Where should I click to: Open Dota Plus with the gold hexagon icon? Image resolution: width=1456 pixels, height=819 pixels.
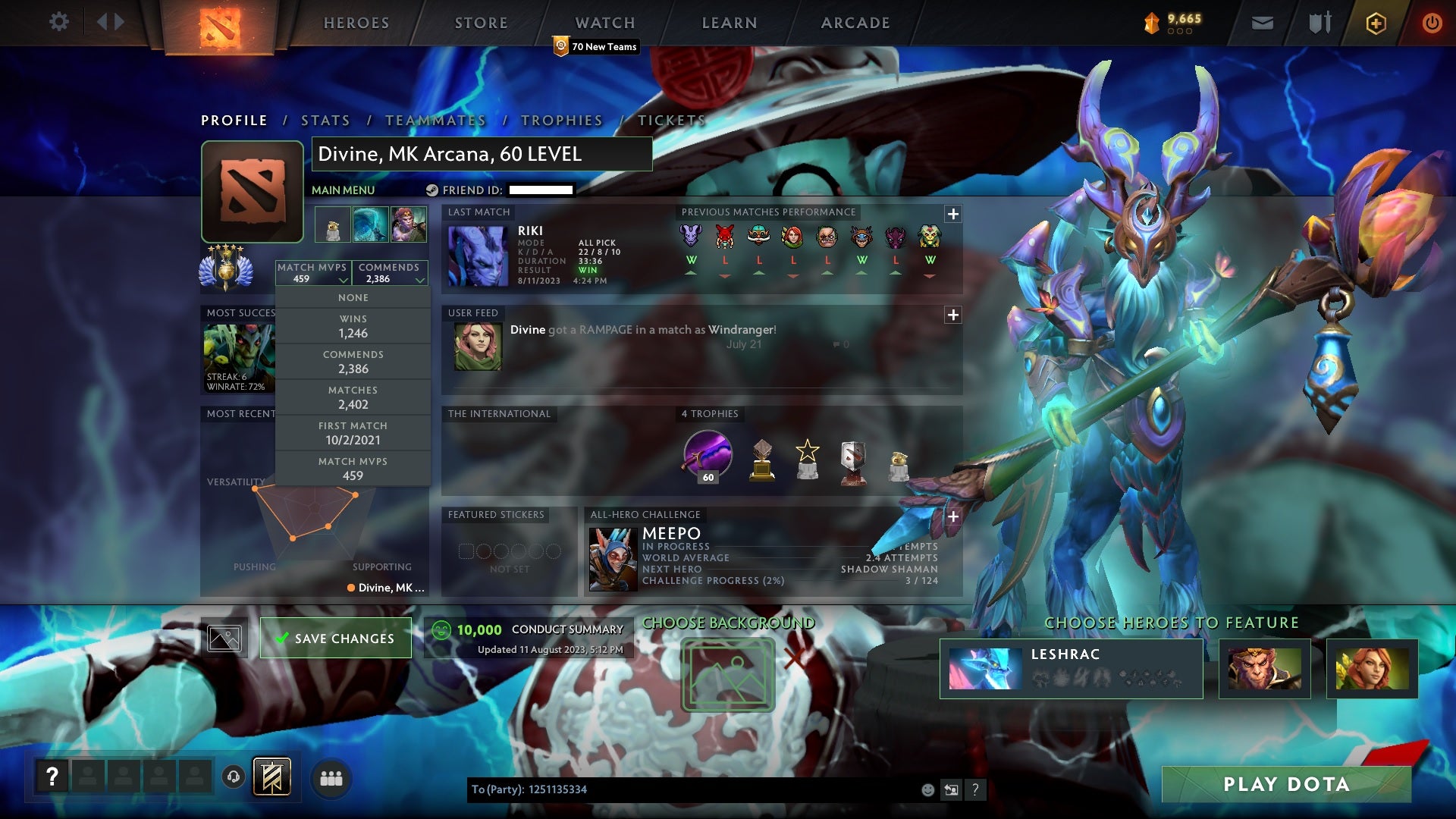point(1376,23)
